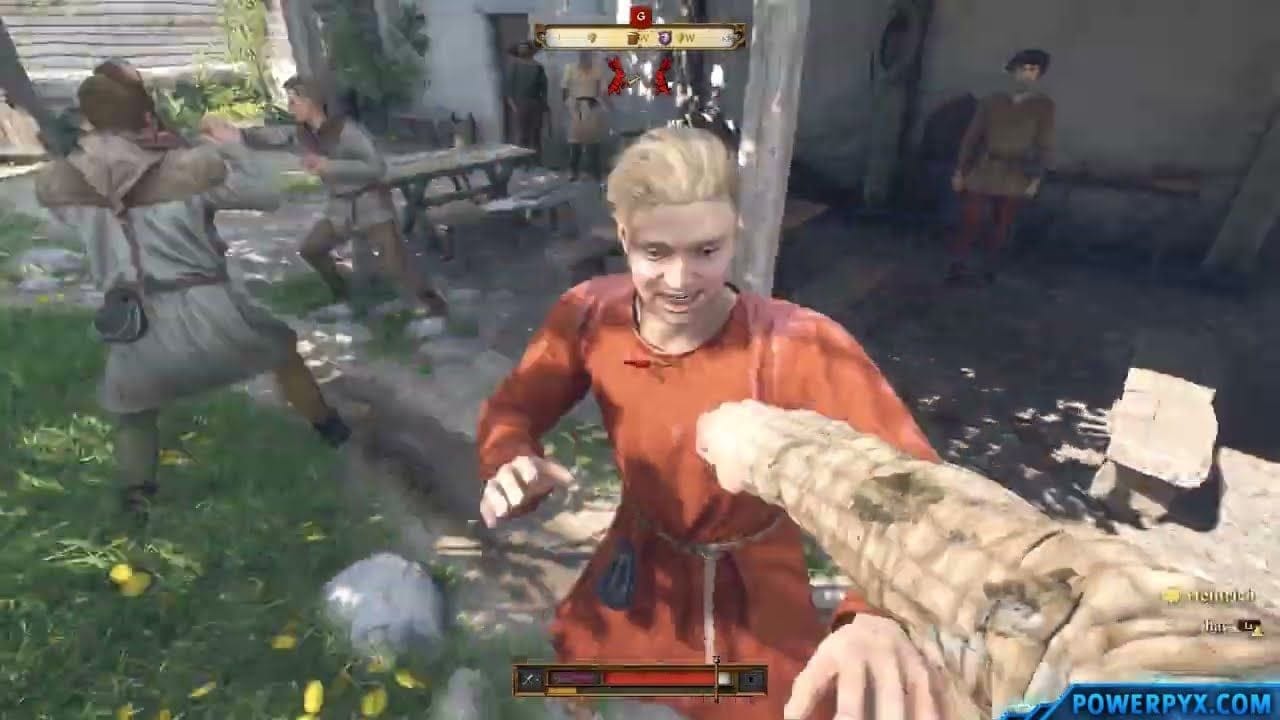Click the dagger icon on the combat bar's right end
This screenshot has height=720, width=1280.
(x=752, y=678)
